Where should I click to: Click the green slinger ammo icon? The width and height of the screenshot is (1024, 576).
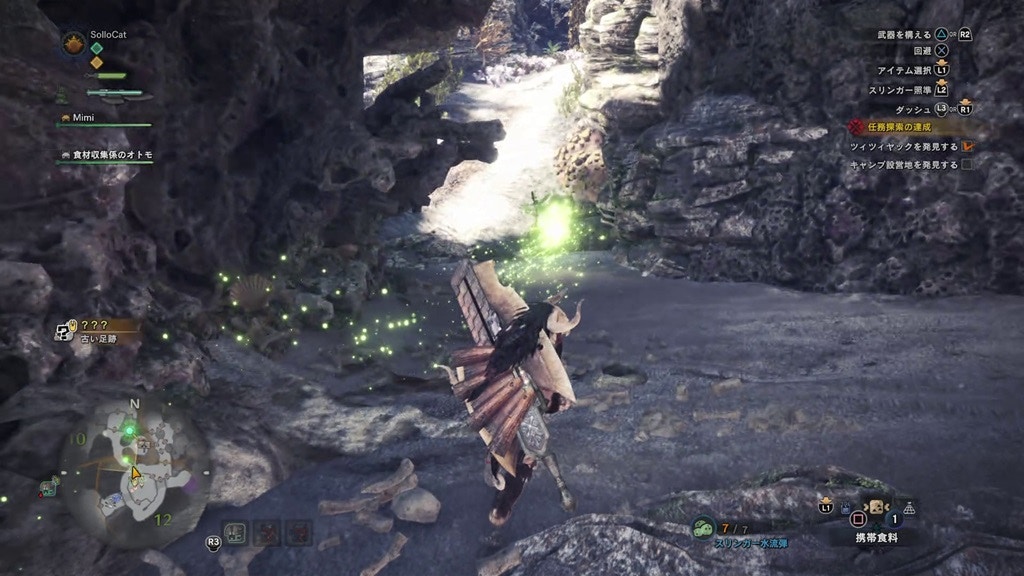point(703,528)
